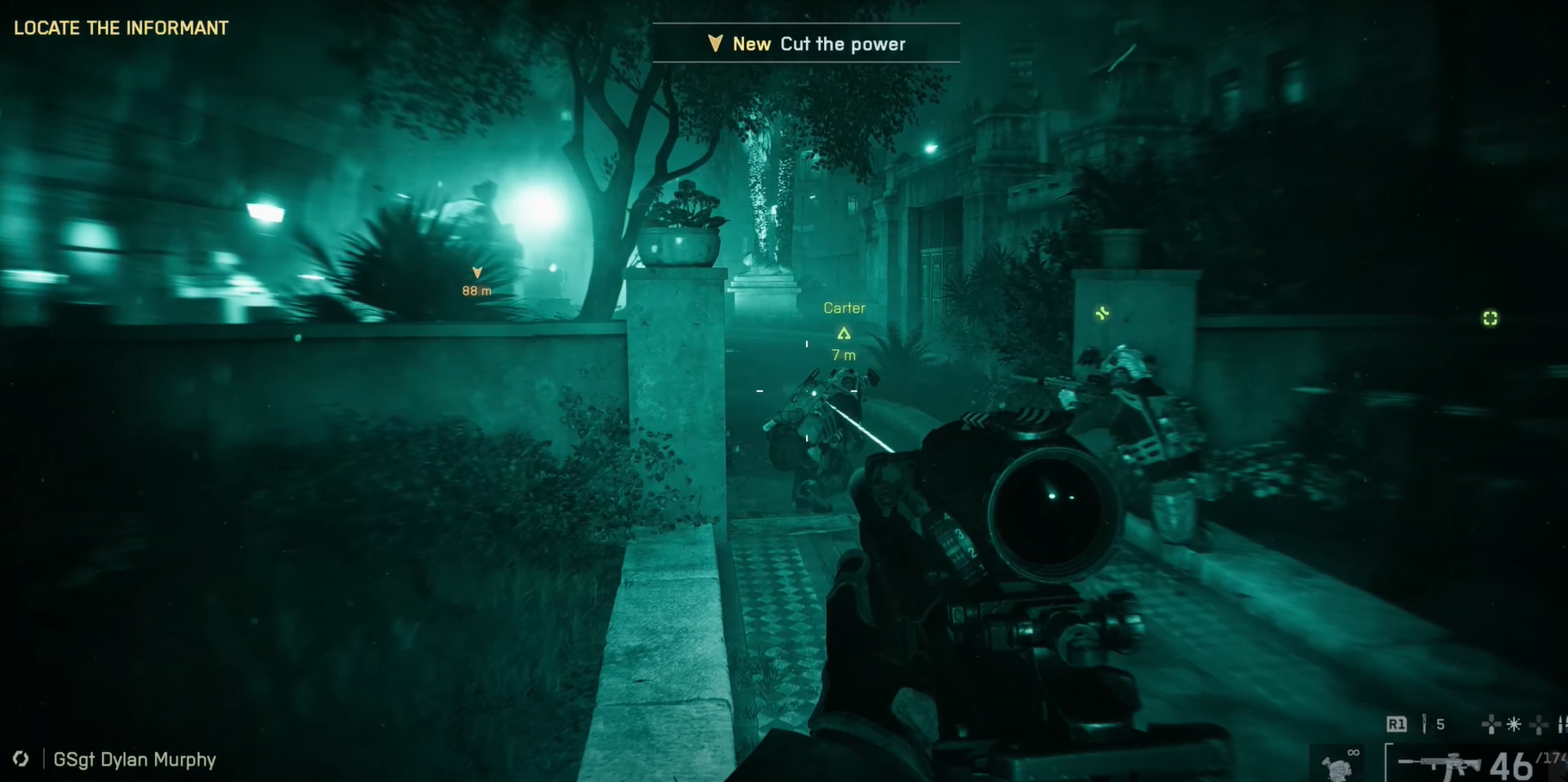
Task: Click the New Cut the power banner
Action: [808, 43]
